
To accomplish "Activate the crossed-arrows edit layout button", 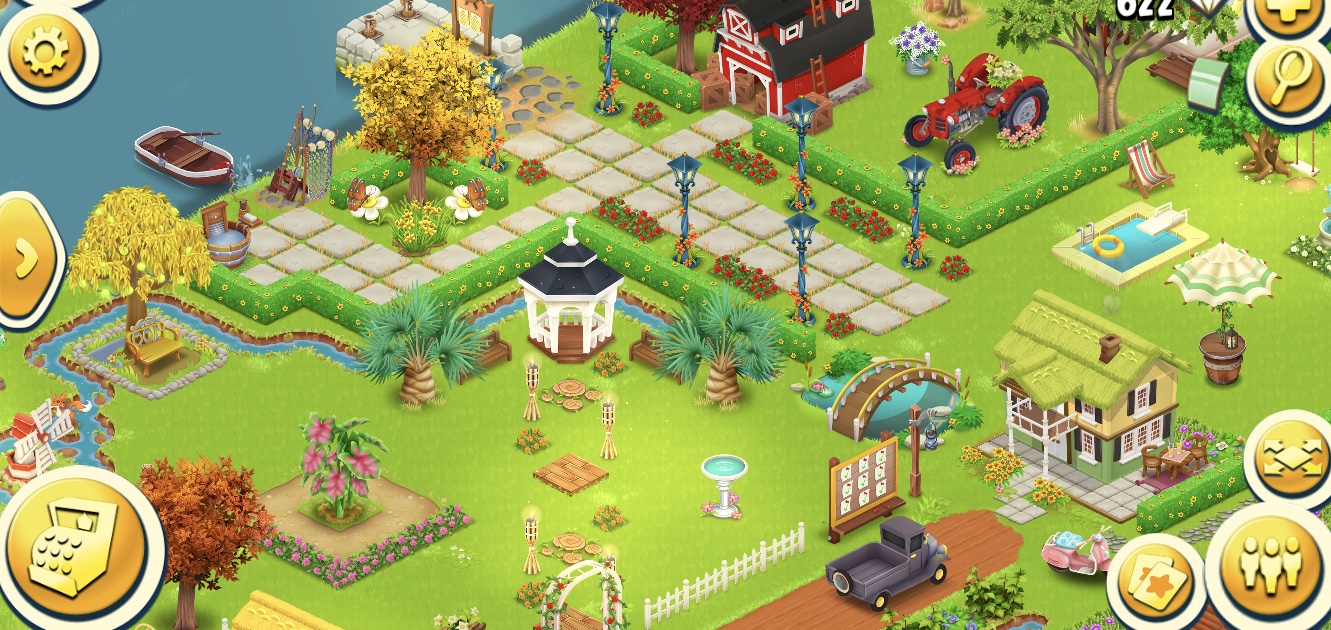I will tap(1290, 461).
